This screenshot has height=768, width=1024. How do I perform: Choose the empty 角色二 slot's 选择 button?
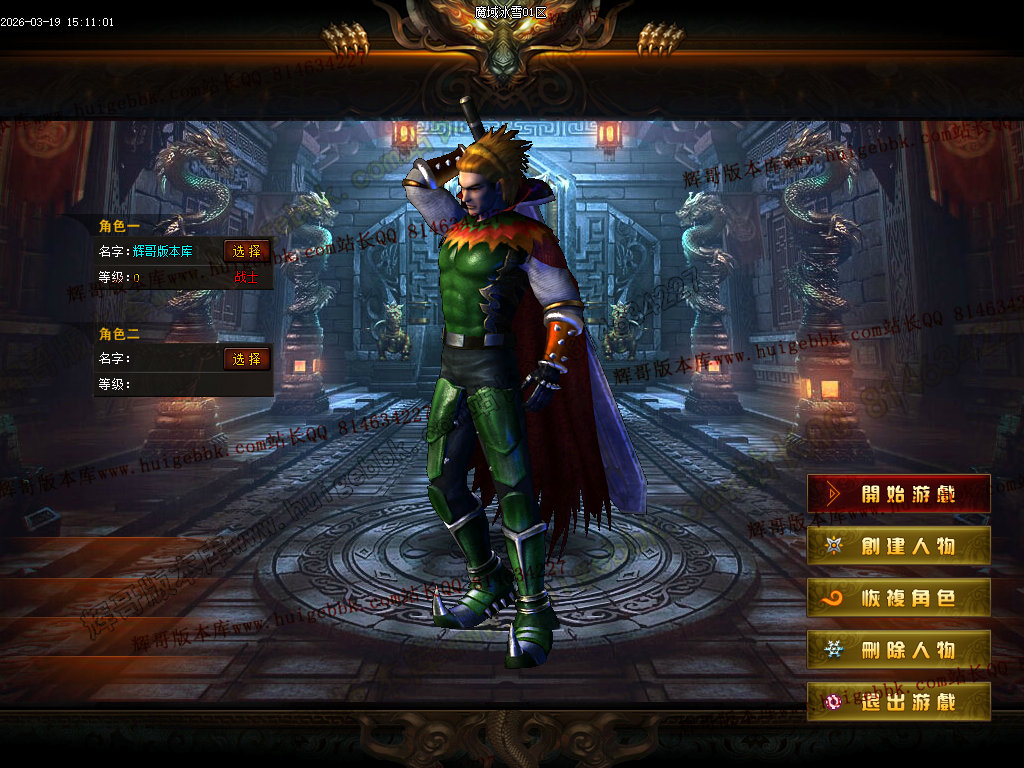[247, 359]
